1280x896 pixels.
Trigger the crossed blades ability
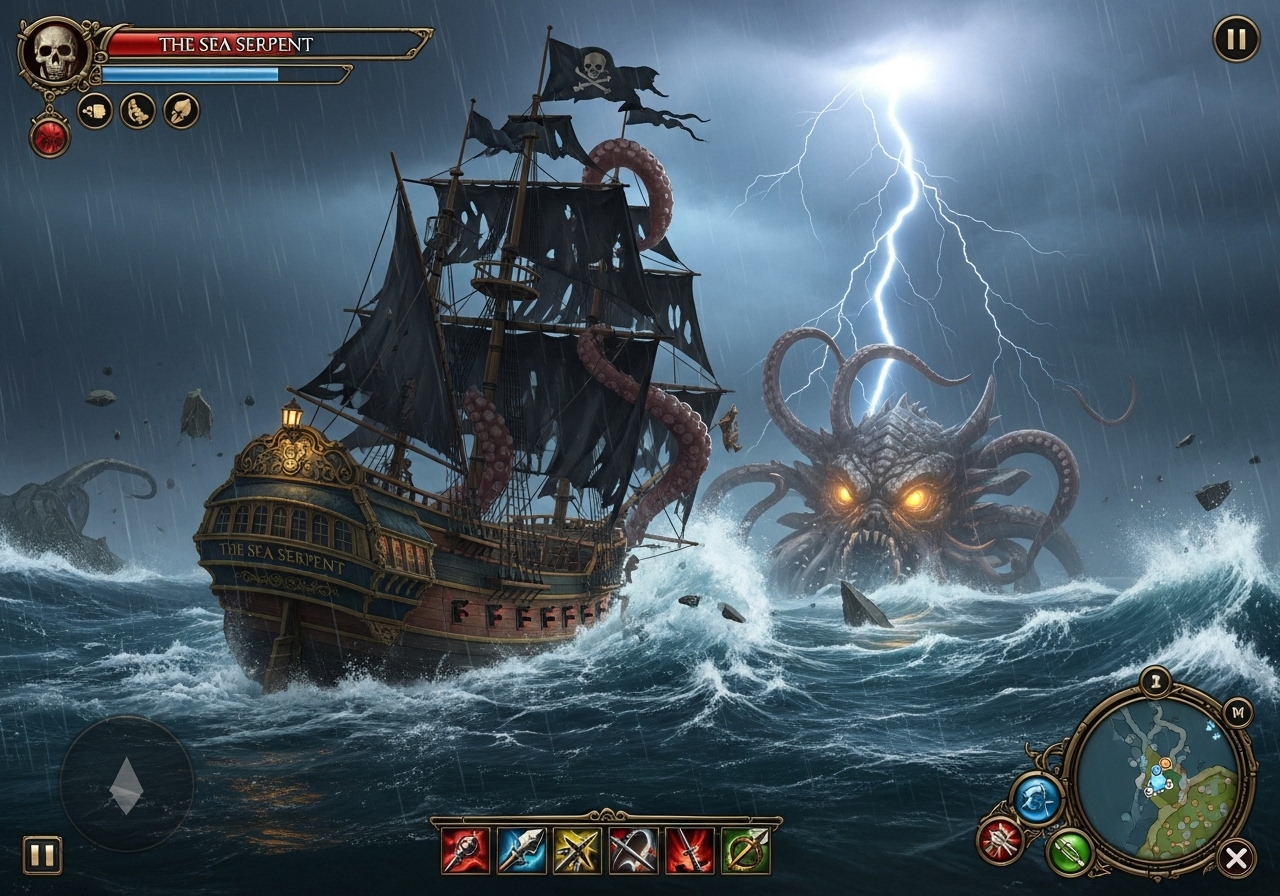[633, 849]
